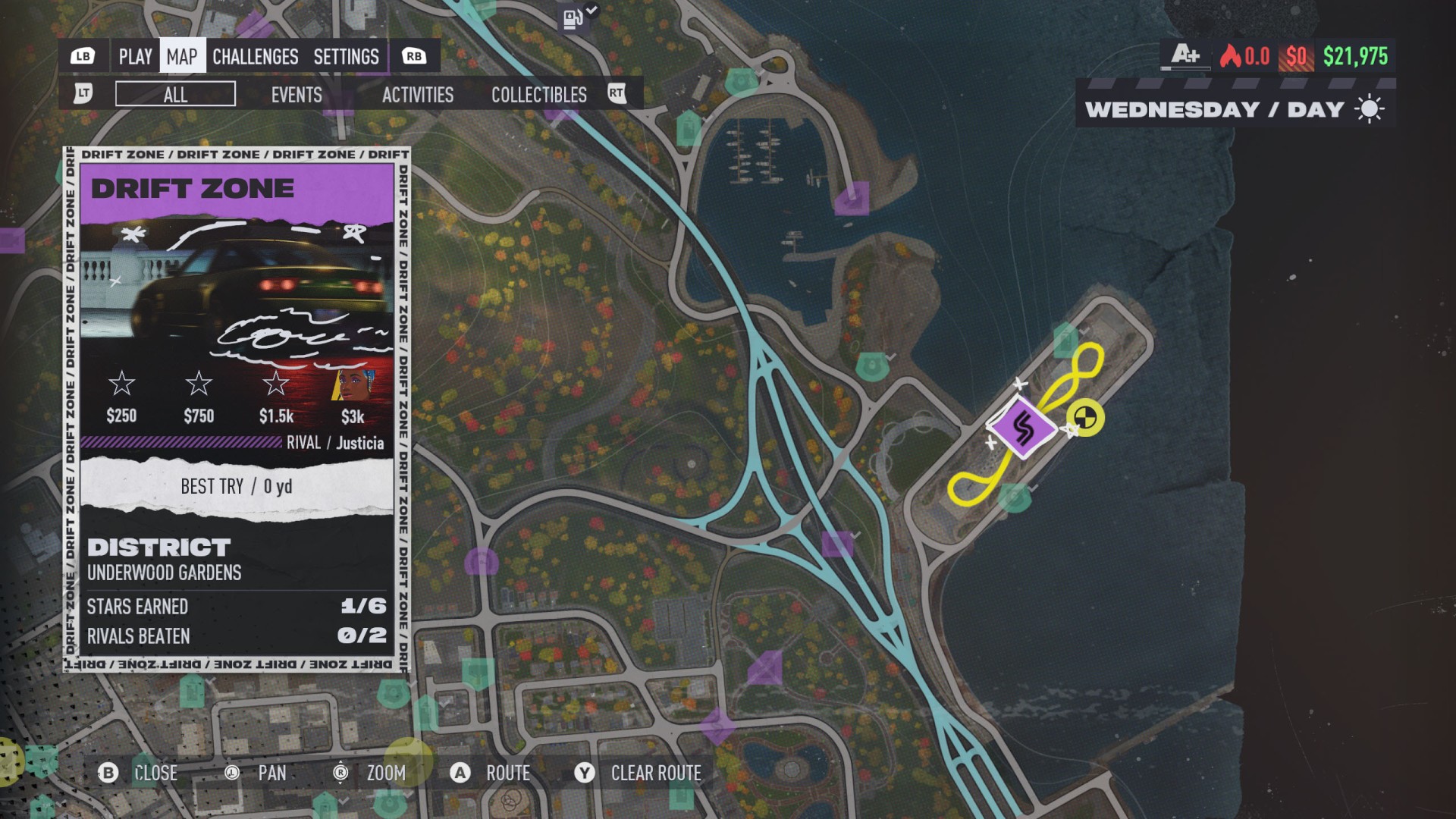This screenshot has height=819, width=1456.
Task: Open the SETTINGS tab
Action: click(346, 56)
